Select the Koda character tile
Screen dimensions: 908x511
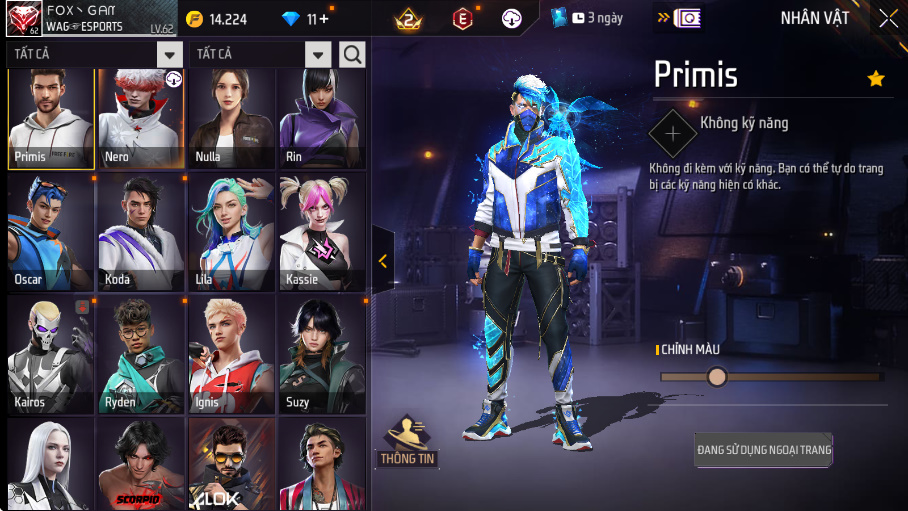[141, 233]
